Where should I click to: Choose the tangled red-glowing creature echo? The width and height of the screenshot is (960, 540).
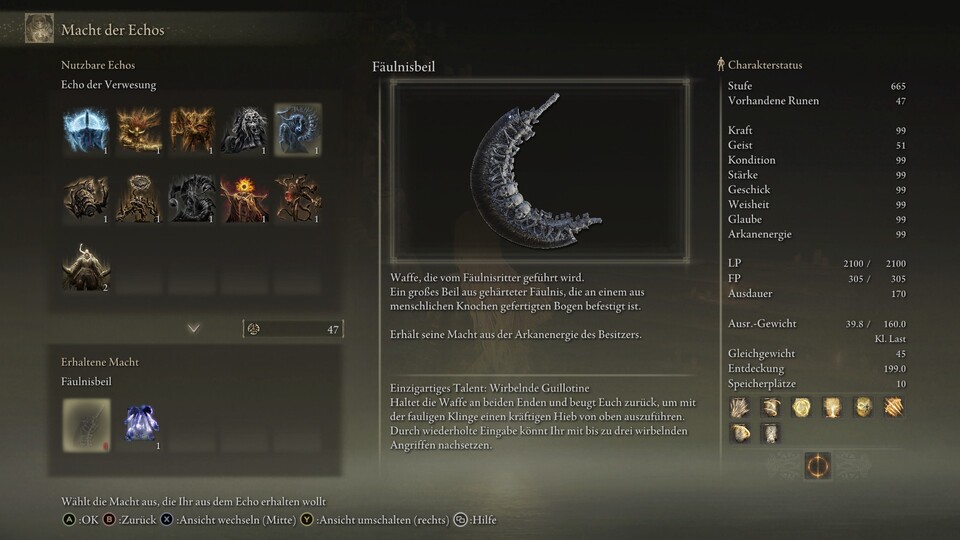pos(297,198)
